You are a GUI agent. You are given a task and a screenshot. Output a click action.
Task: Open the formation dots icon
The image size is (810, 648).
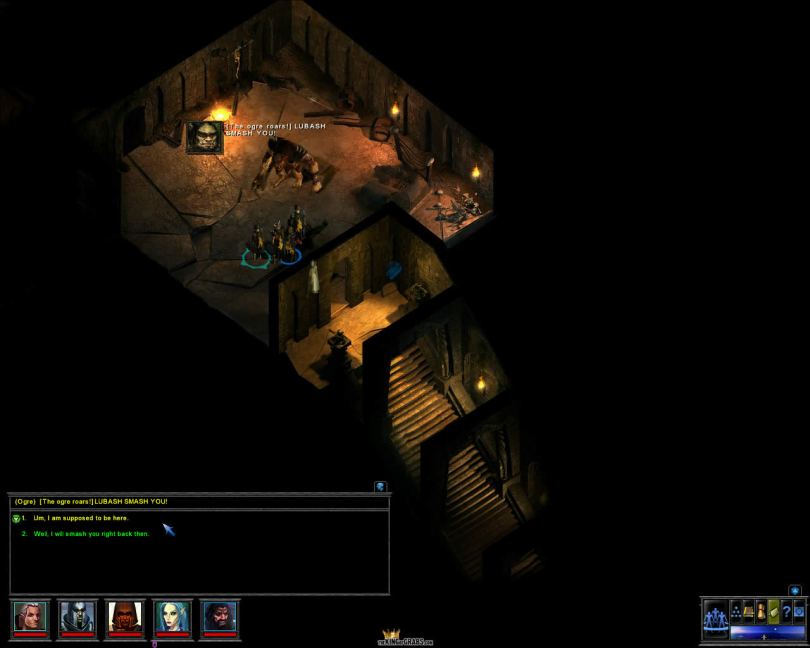(x=735, y=610)
